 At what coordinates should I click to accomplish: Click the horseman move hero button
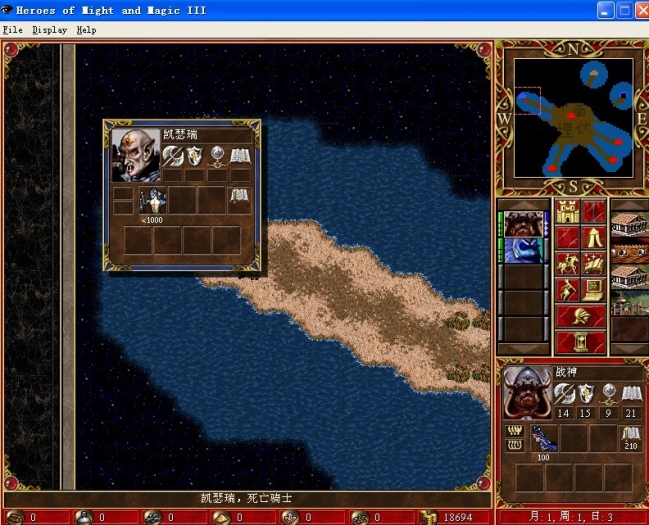point(567,263)
